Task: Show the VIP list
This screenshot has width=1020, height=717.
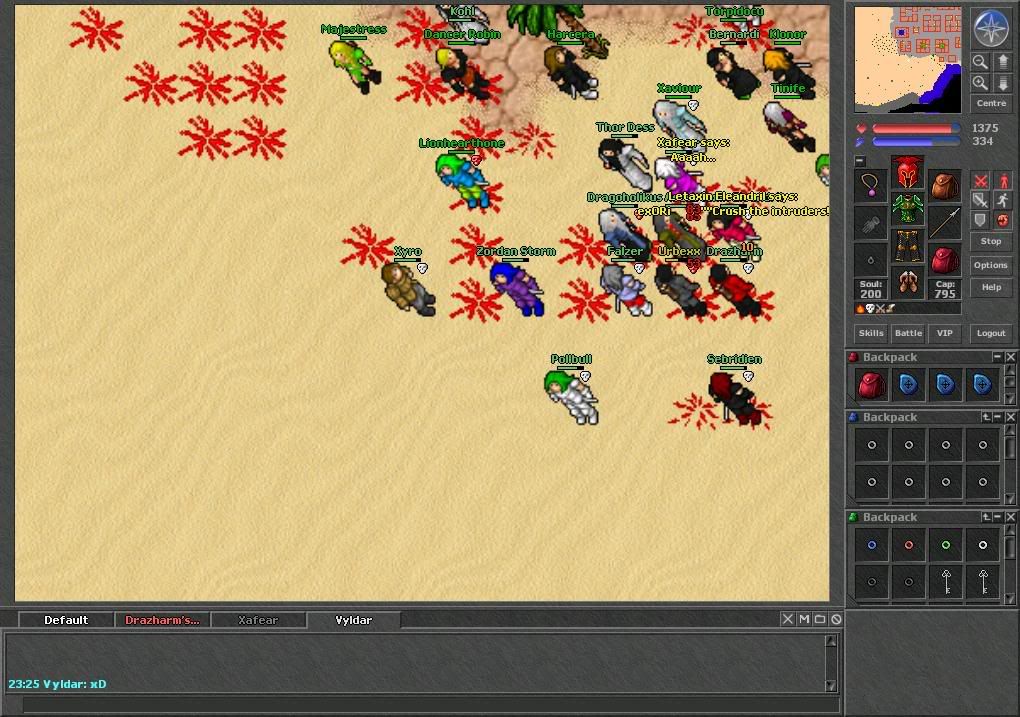Action: 943,333
